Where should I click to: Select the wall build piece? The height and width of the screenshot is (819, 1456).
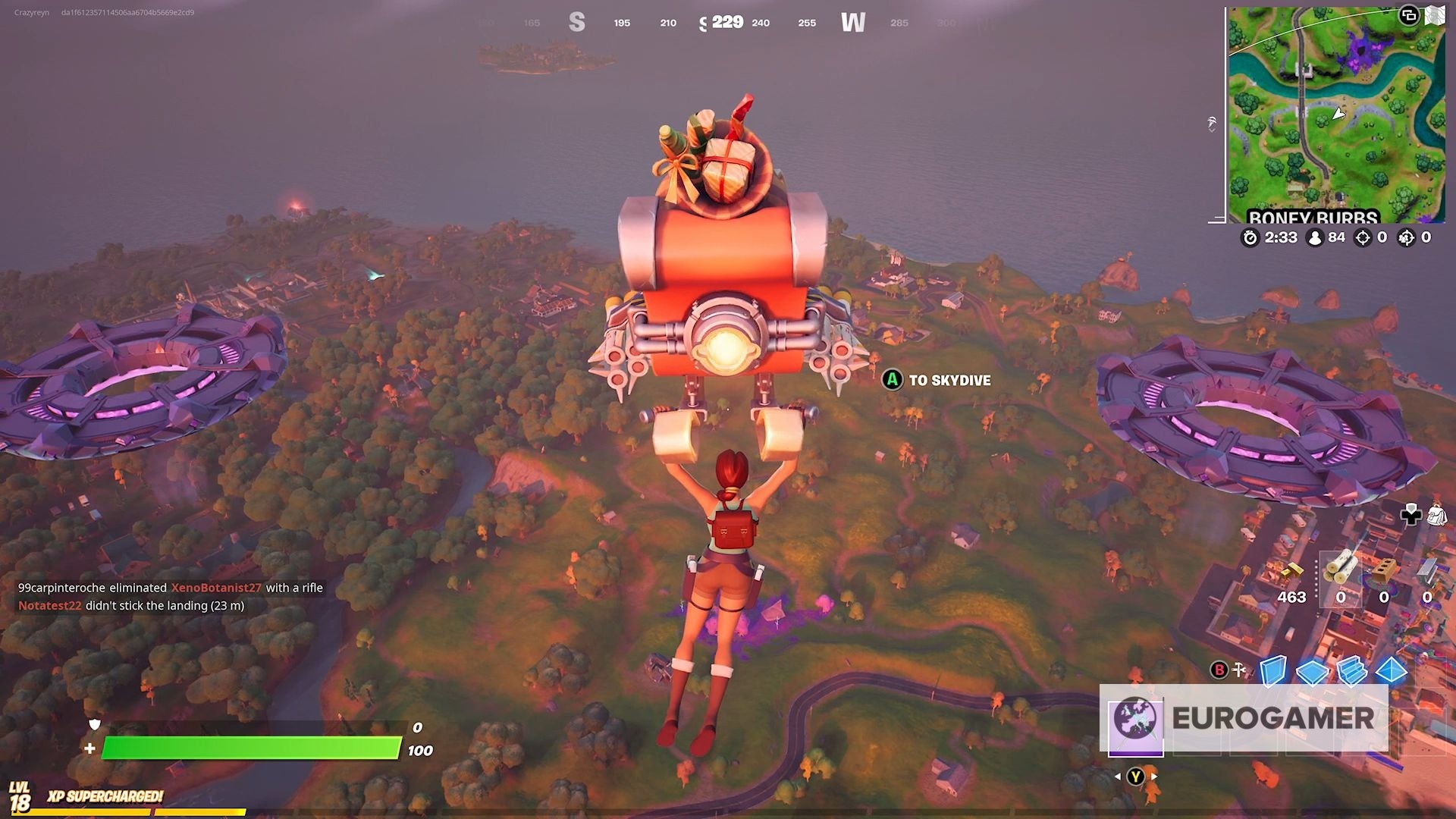[x=1274, y=670]
